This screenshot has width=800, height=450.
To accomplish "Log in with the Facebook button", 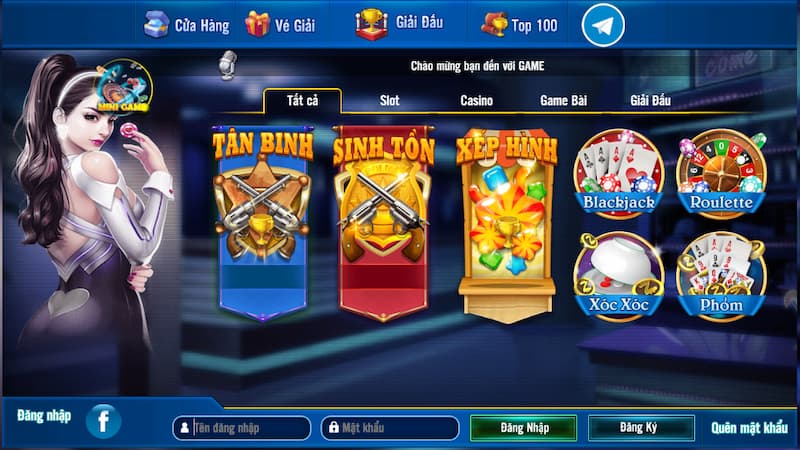I will click(x=103, y=421).
